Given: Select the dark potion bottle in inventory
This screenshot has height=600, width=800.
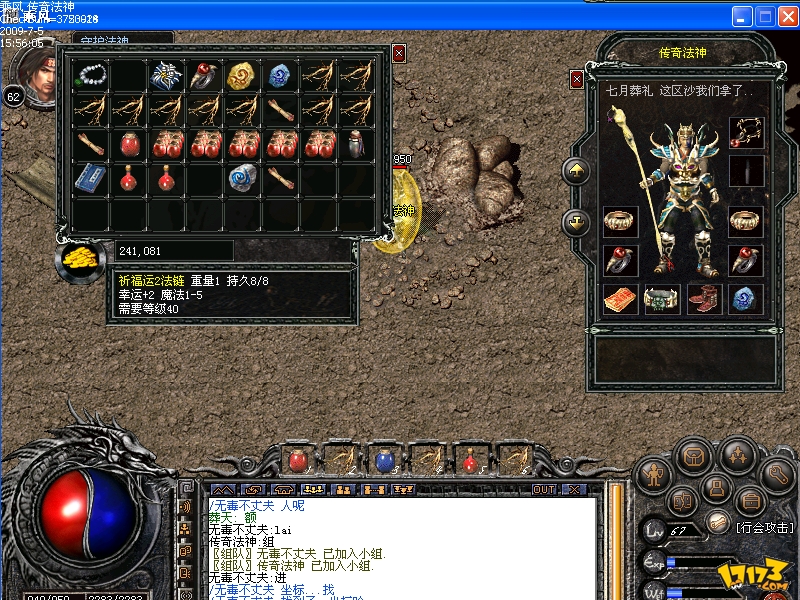Looking at the screenshot, I should 356,144.
